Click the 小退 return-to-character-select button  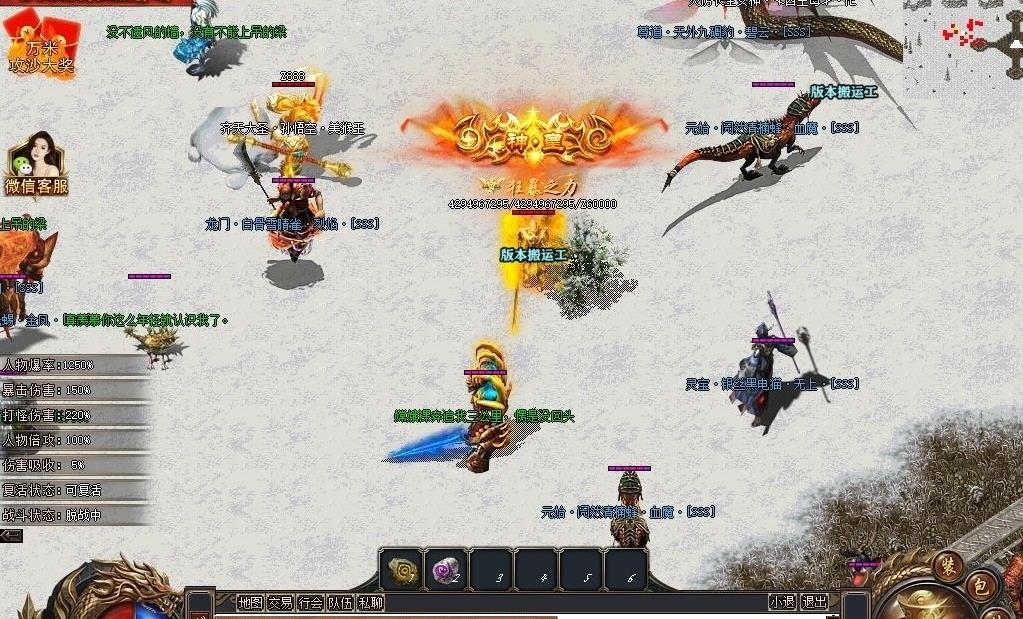[x=782, y=602]
